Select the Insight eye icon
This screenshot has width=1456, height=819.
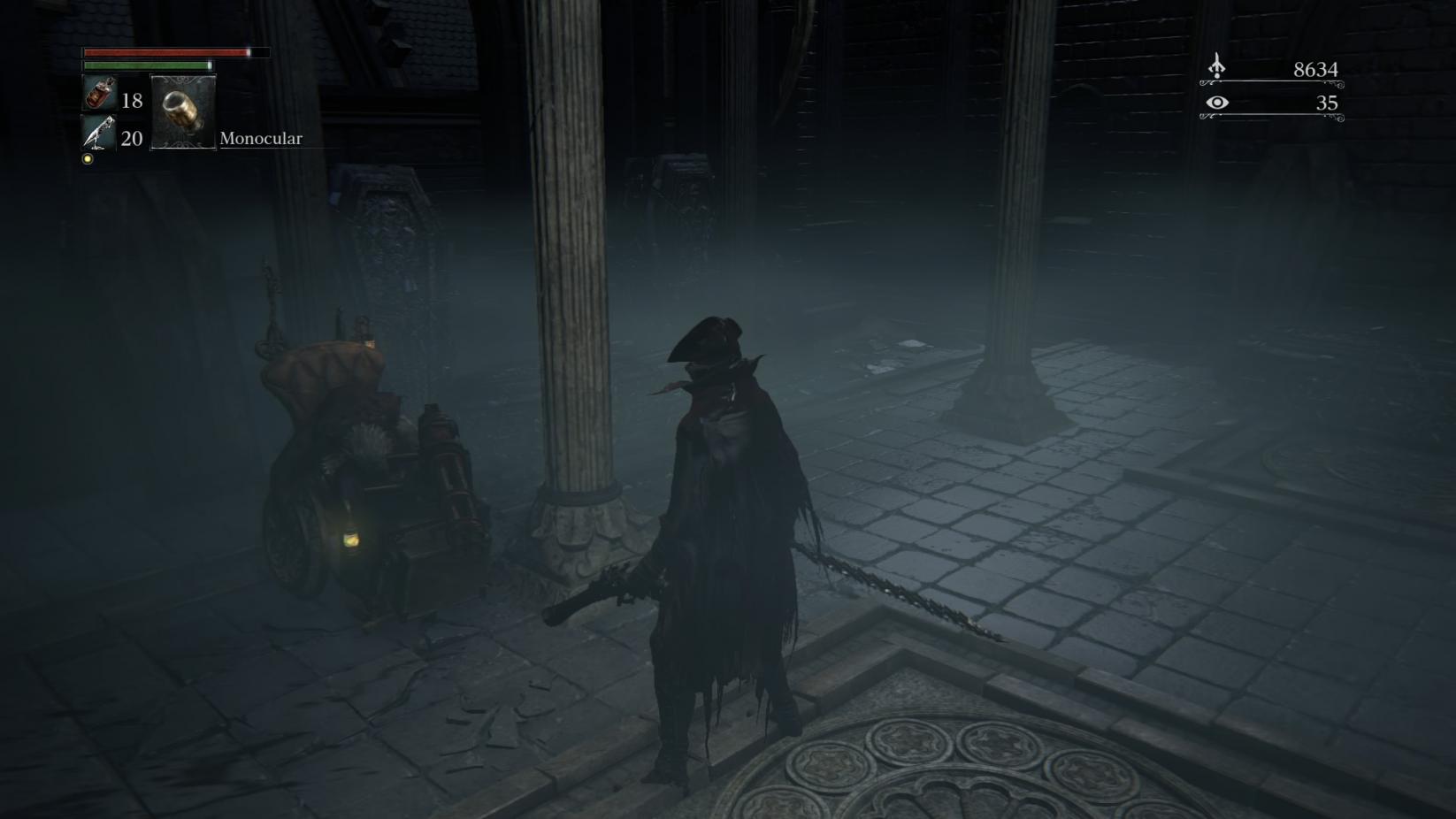[x=1217, y=103]
